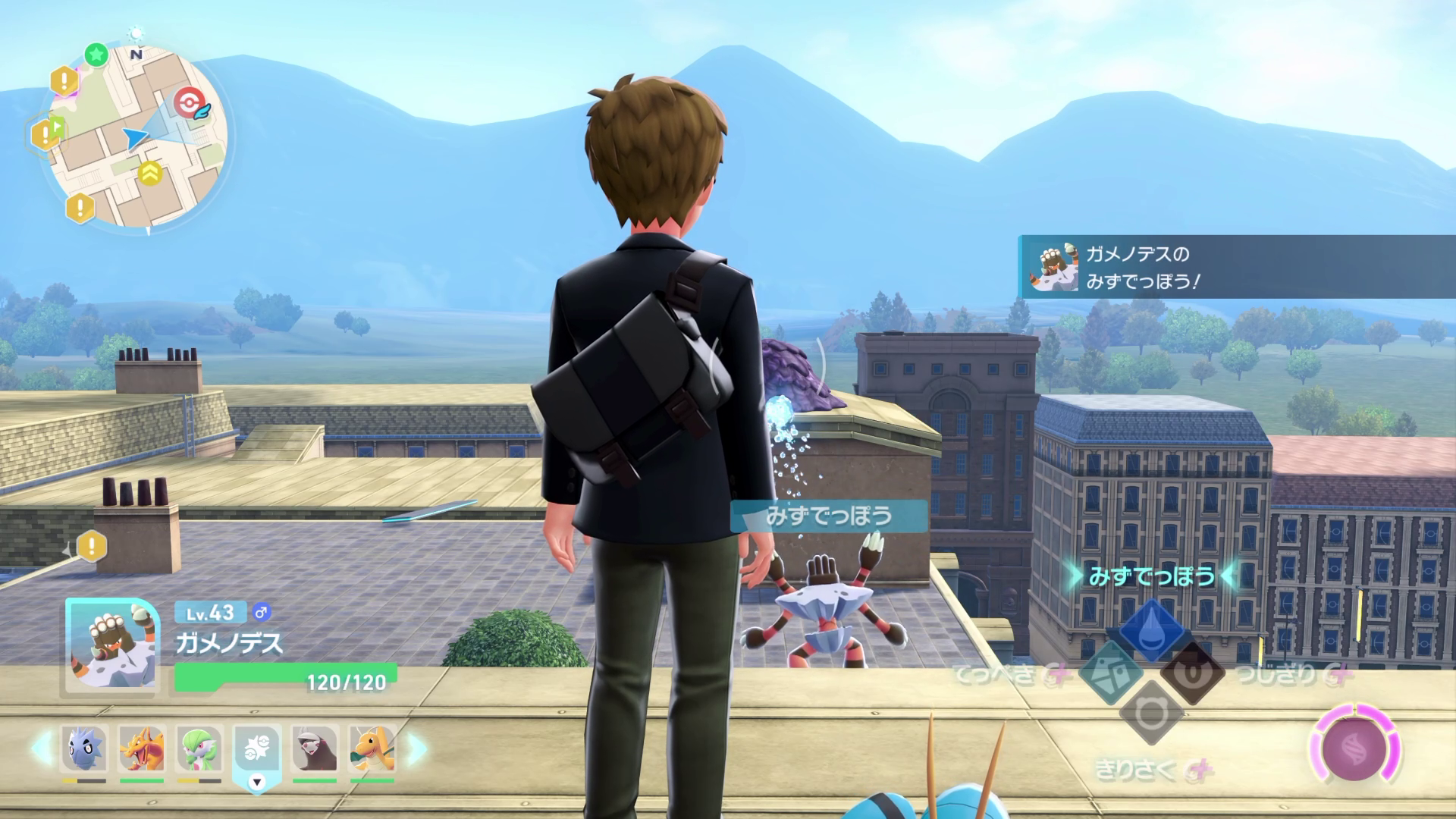Select the dark brown Pokémon party slot

coord(315,749)
